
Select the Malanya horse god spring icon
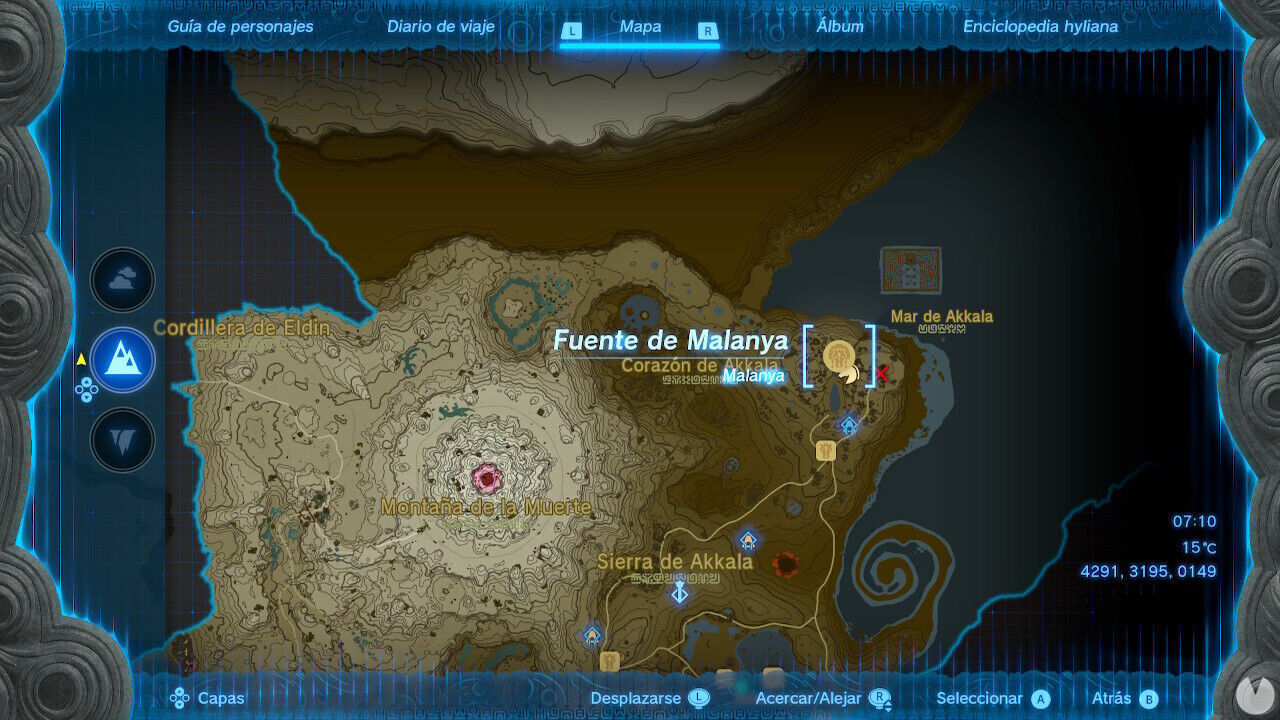tap(838, 355)
